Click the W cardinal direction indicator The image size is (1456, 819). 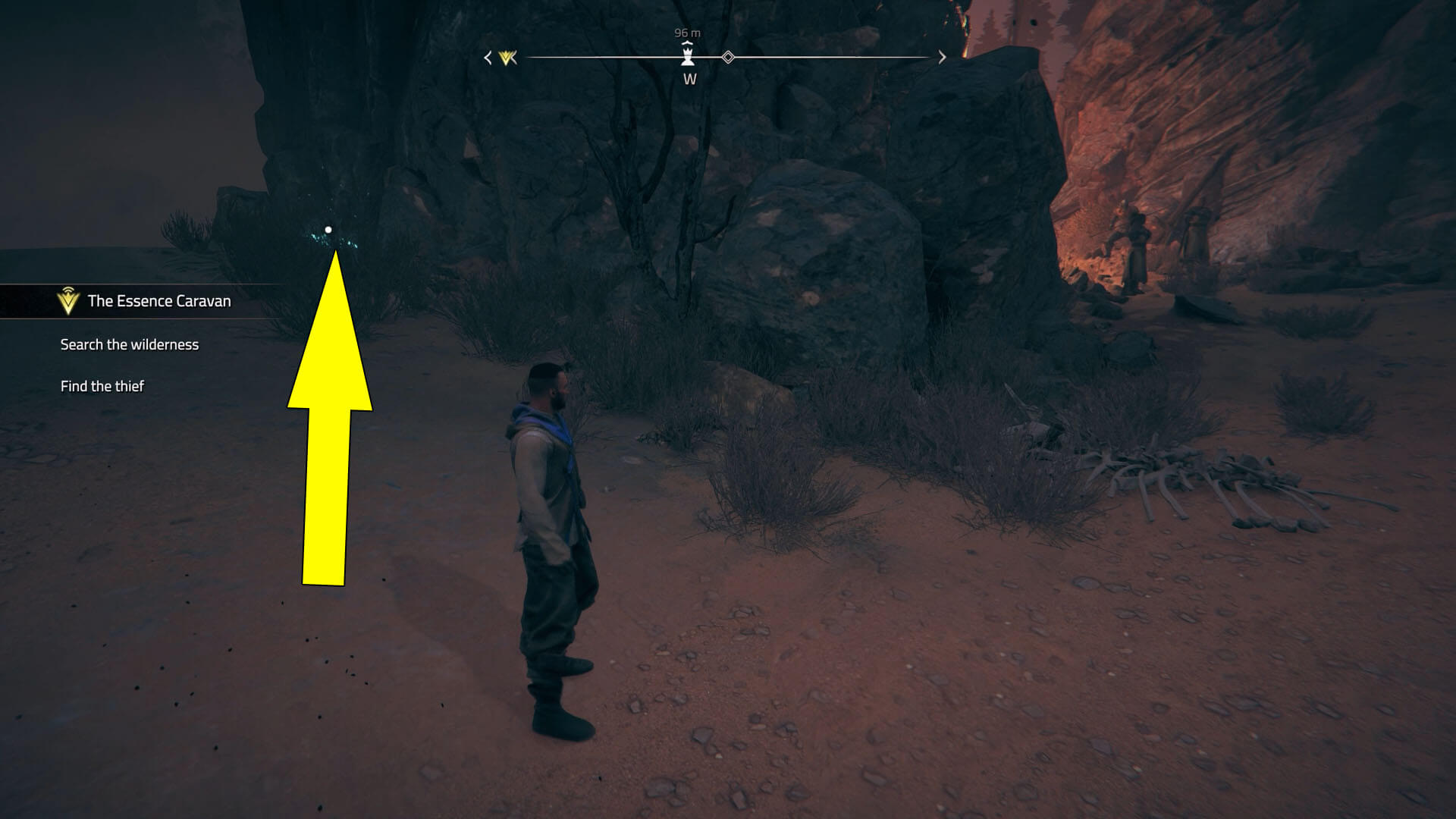pyautogui.click(x=689, y=78)
